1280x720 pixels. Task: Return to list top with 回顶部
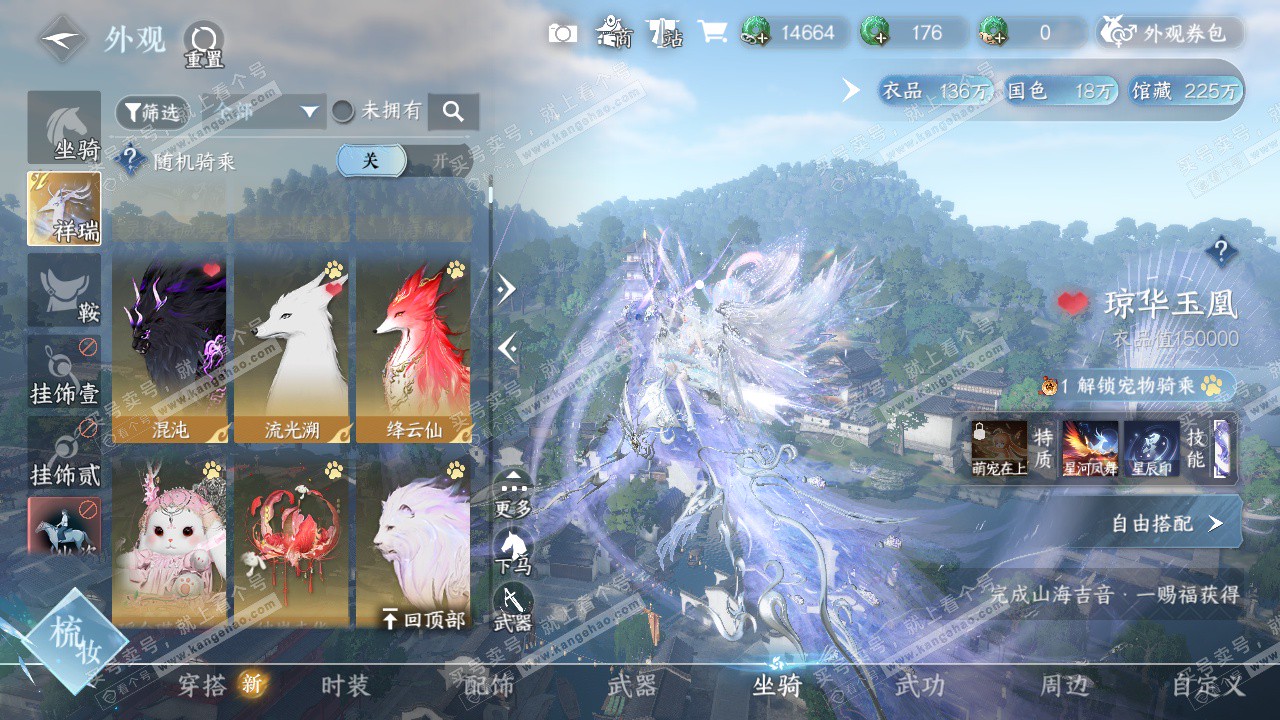tap(424, 620)
